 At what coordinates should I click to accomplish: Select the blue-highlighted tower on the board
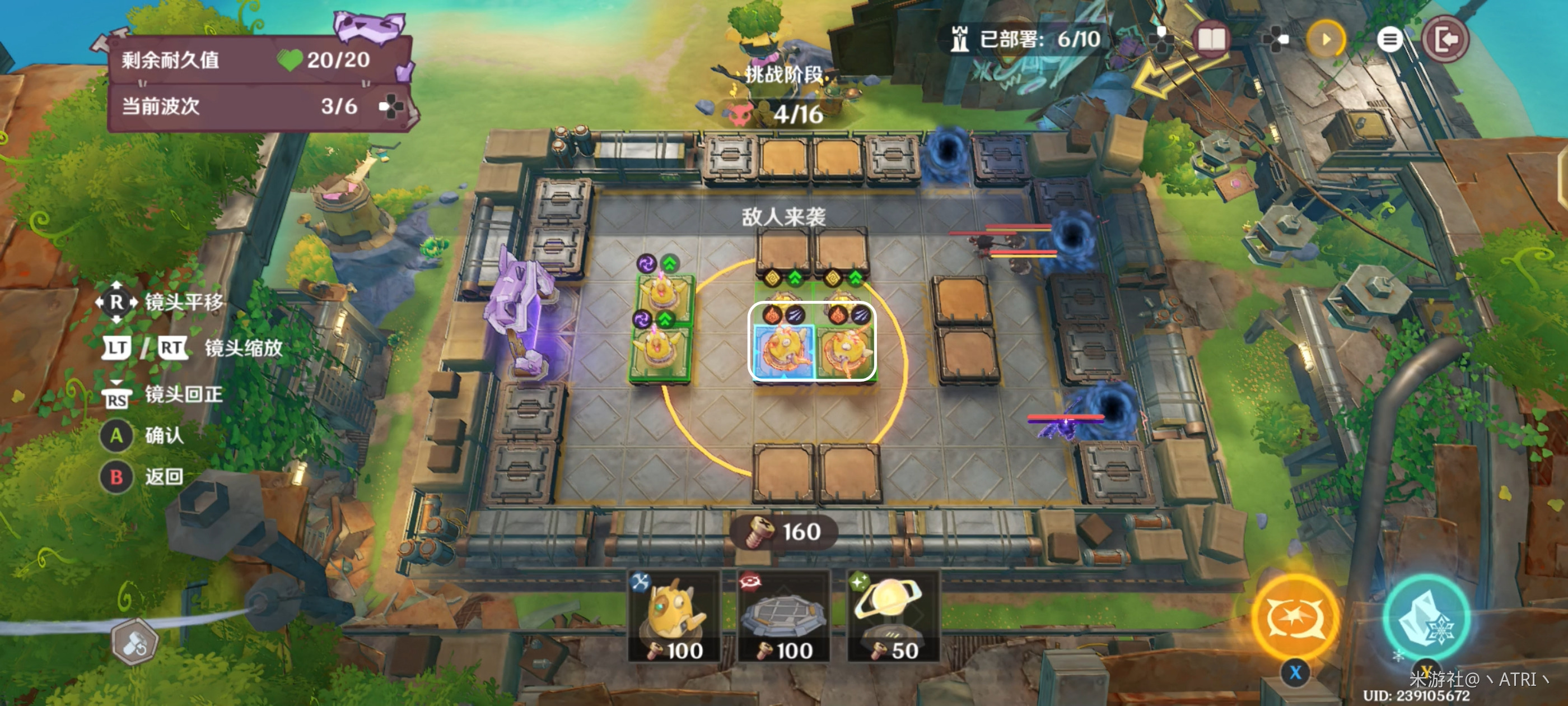click(x=783, y=350)
